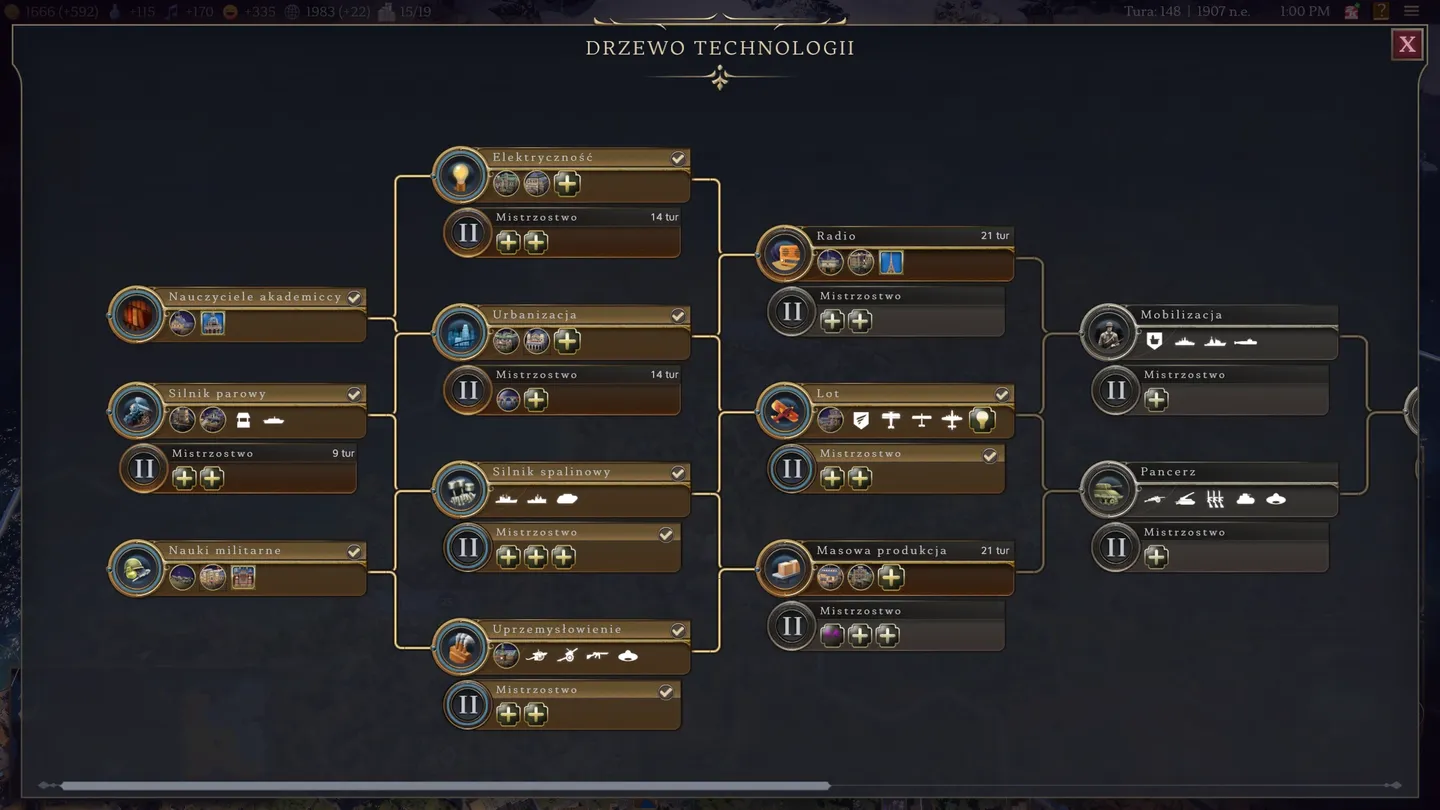Click the Silnik parowy tech portrait

point(137,411)
